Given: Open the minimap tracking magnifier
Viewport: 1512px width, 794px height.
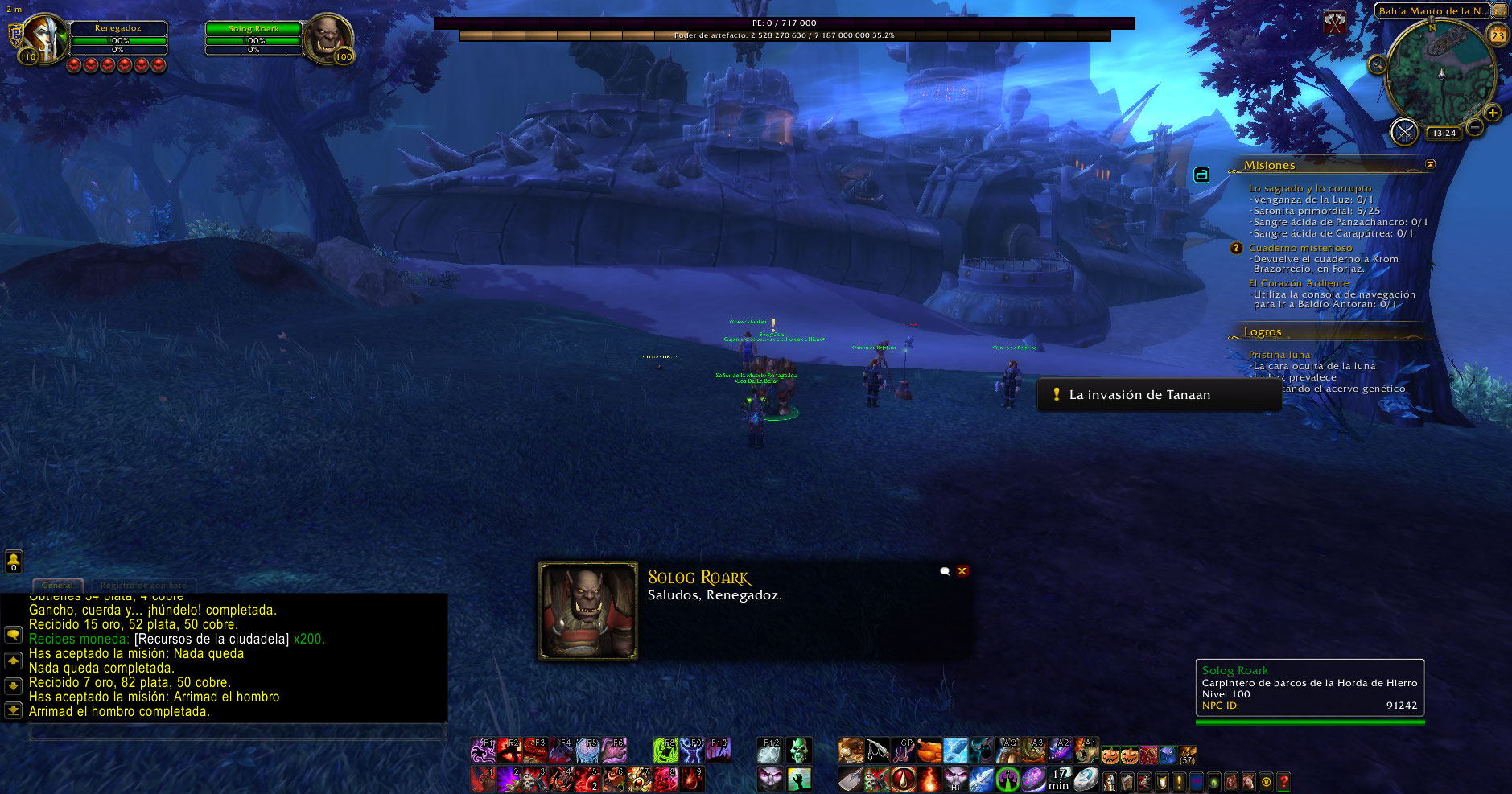Looking at the screenshot, I should [x=1378, y=64].
